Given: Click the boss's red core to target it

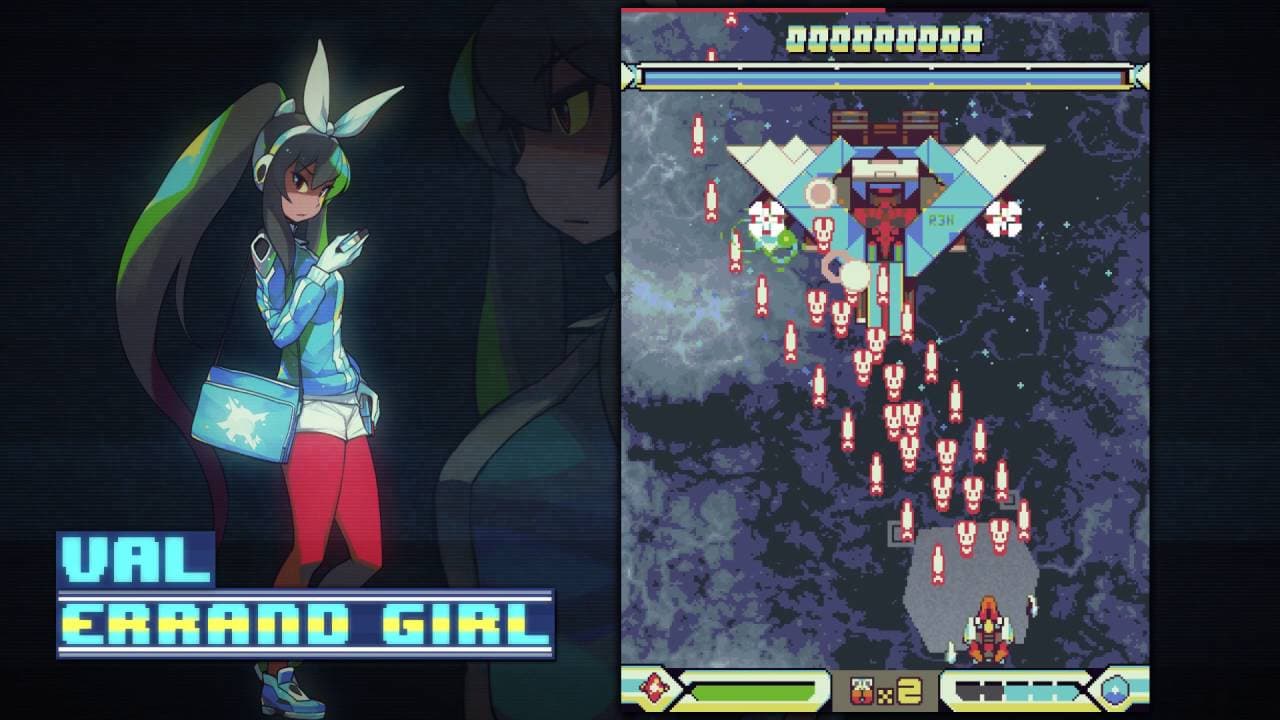Looking at the screenshot, I should [882, 214].
